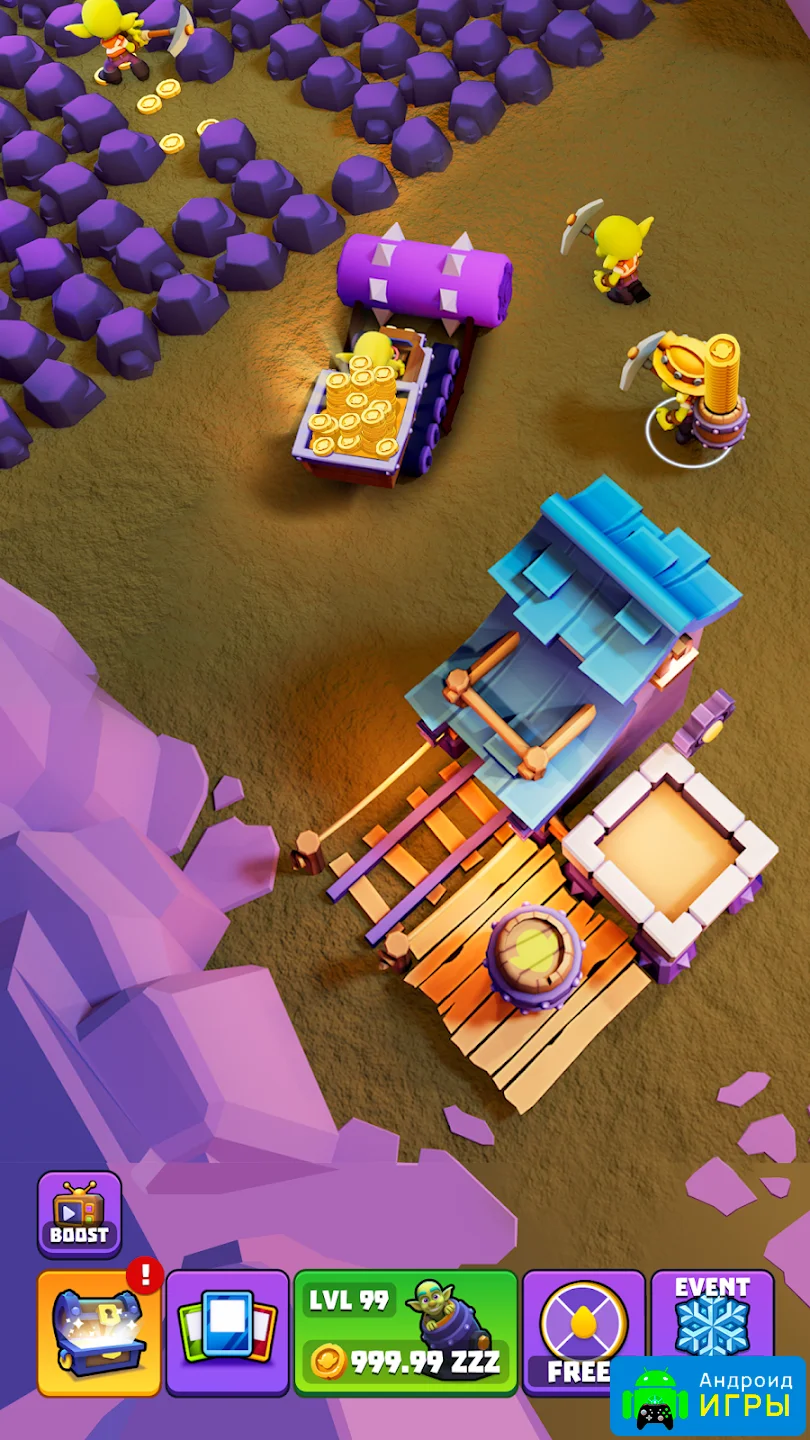This screenshot has width=810, height=1440.
Task: Open the treasure chest menu
Action: pyautogui.click(x=99, y=1332)
